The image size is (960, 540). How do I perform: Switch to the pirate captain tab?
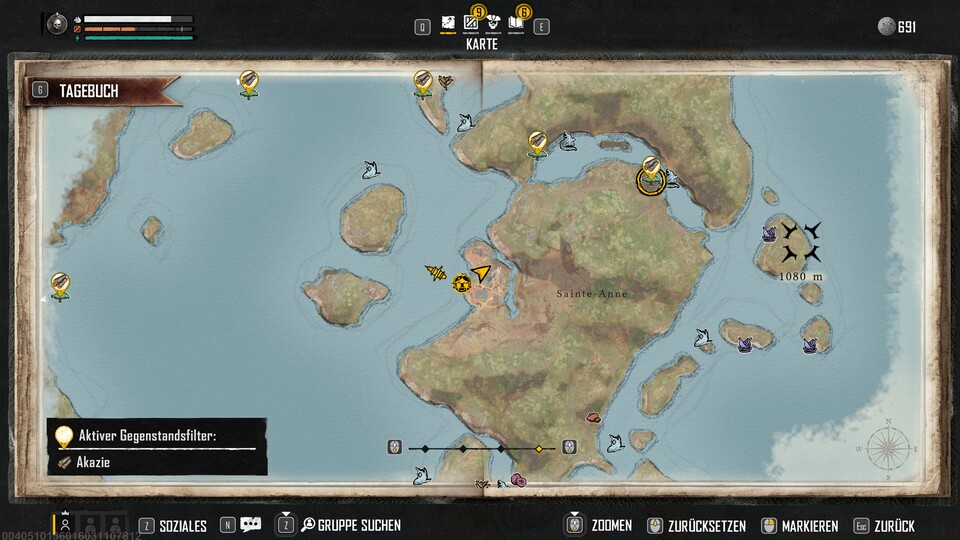pyautogui.click(x=494, y=22)
